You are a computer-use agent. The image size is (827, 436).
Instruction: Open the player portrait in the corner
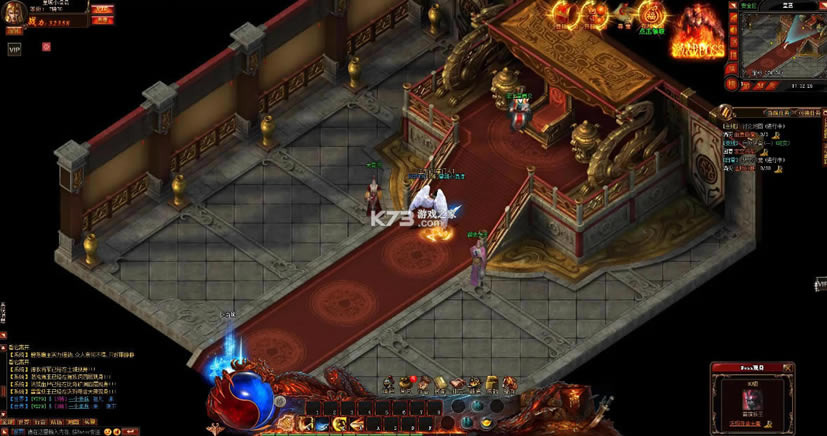(x=13, y=13)
